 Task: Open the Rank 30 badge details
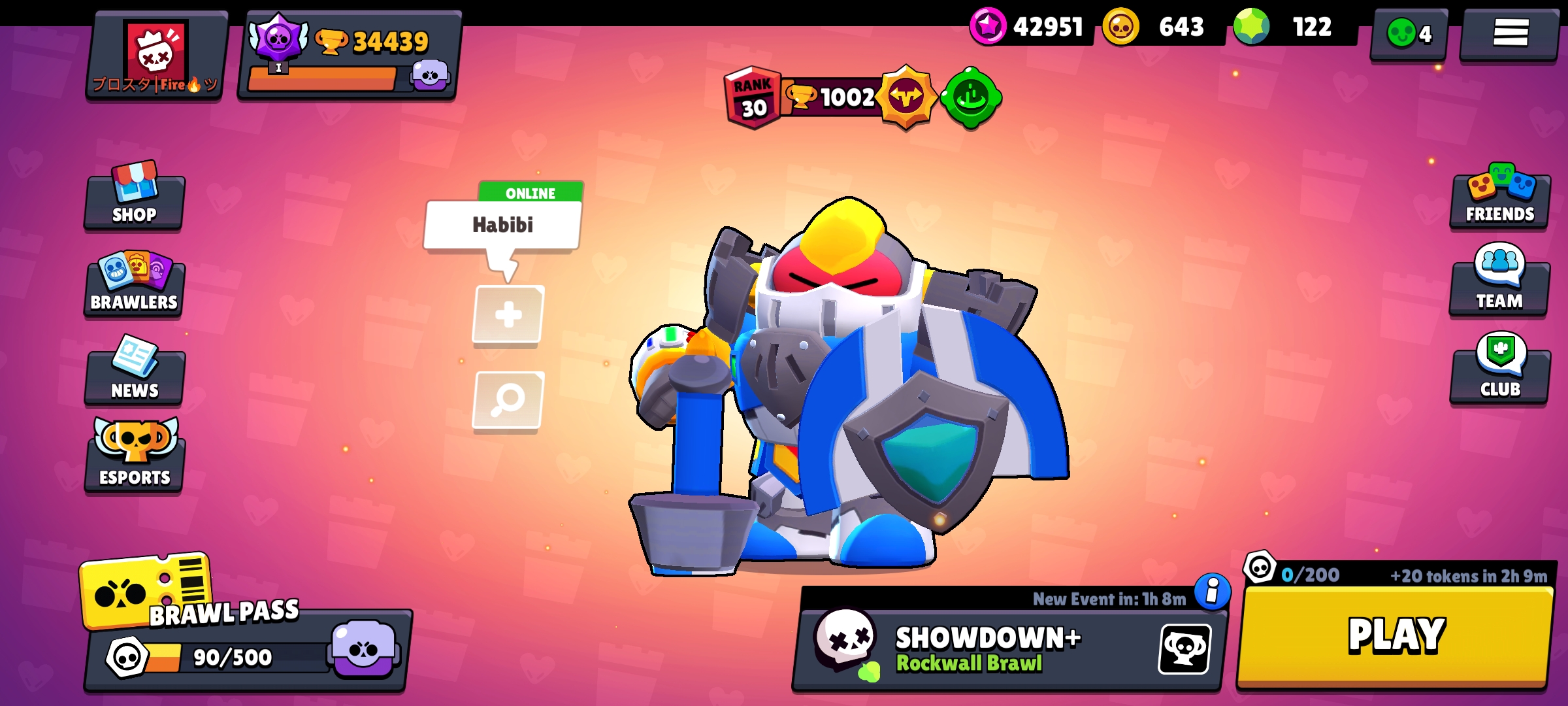pyautogui.click(x=751, y=98)
